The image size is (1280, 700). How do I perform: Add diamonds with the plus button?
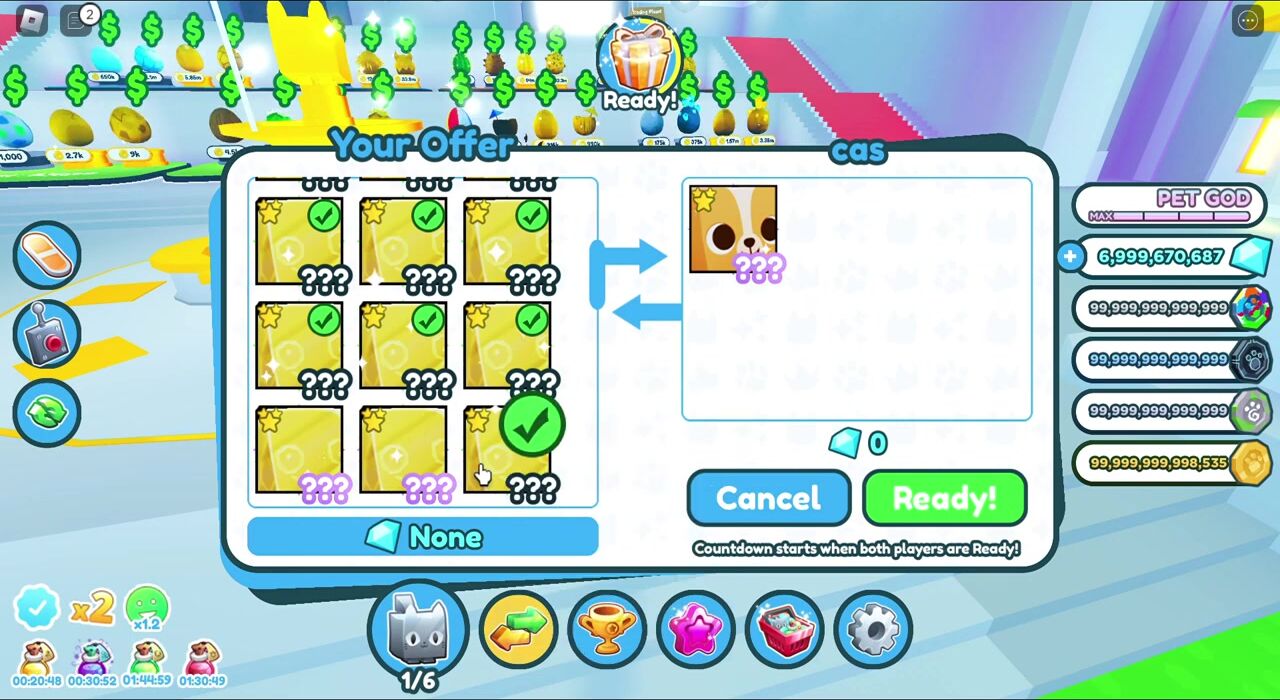(1069, 257)
